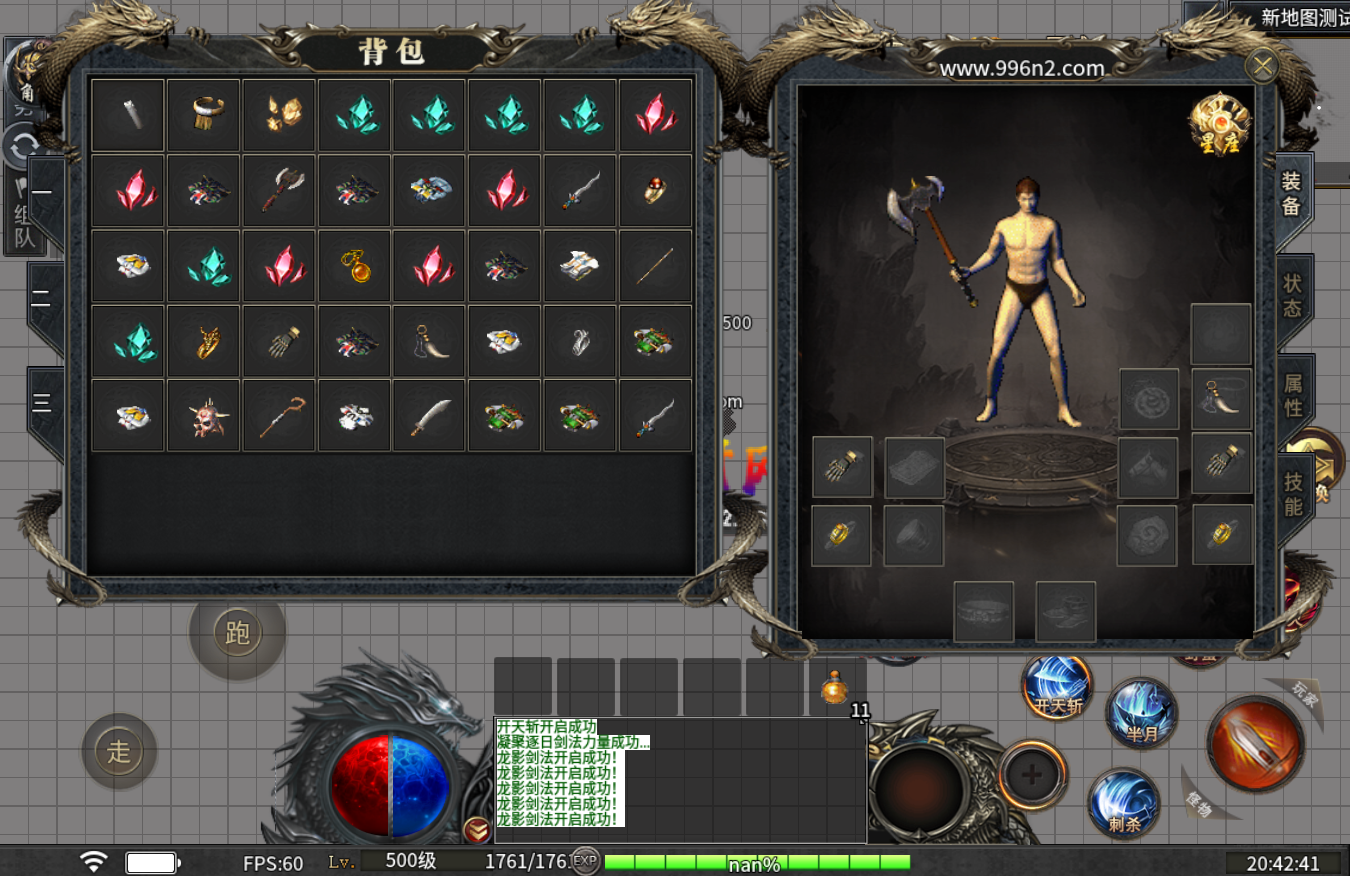Pick the gold necklace amulet in bag
This screenshot has width=1350, height=876.
click(x=355, y=266)
